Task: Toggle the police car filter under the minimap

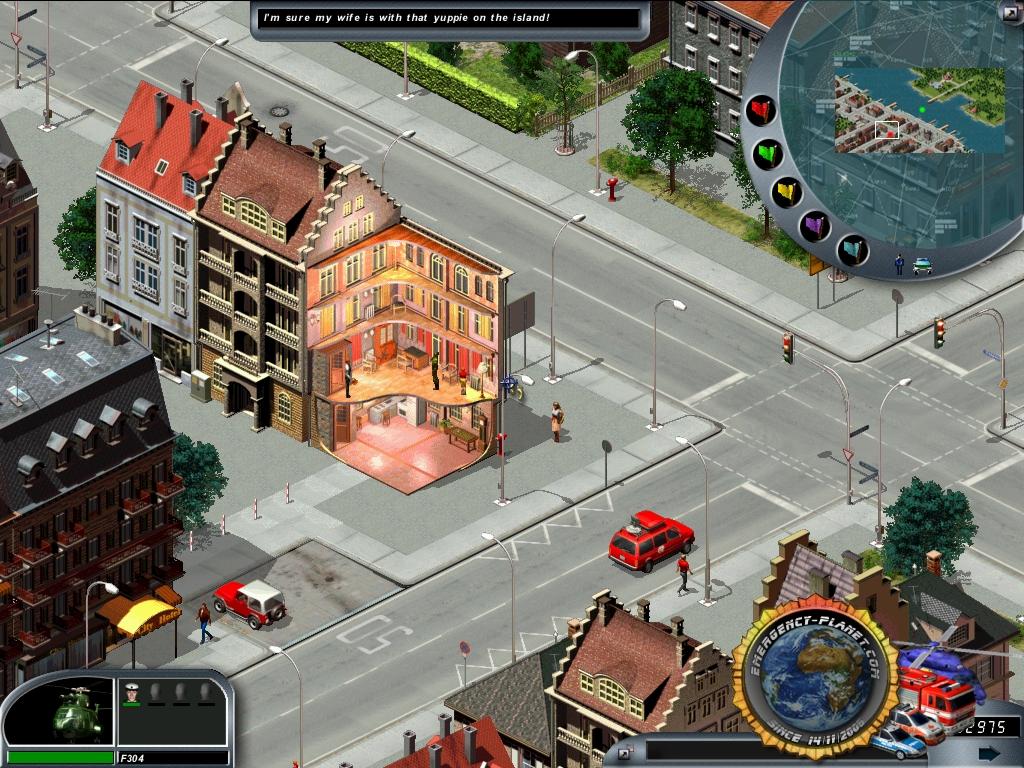Action: (x=922, y=266)
